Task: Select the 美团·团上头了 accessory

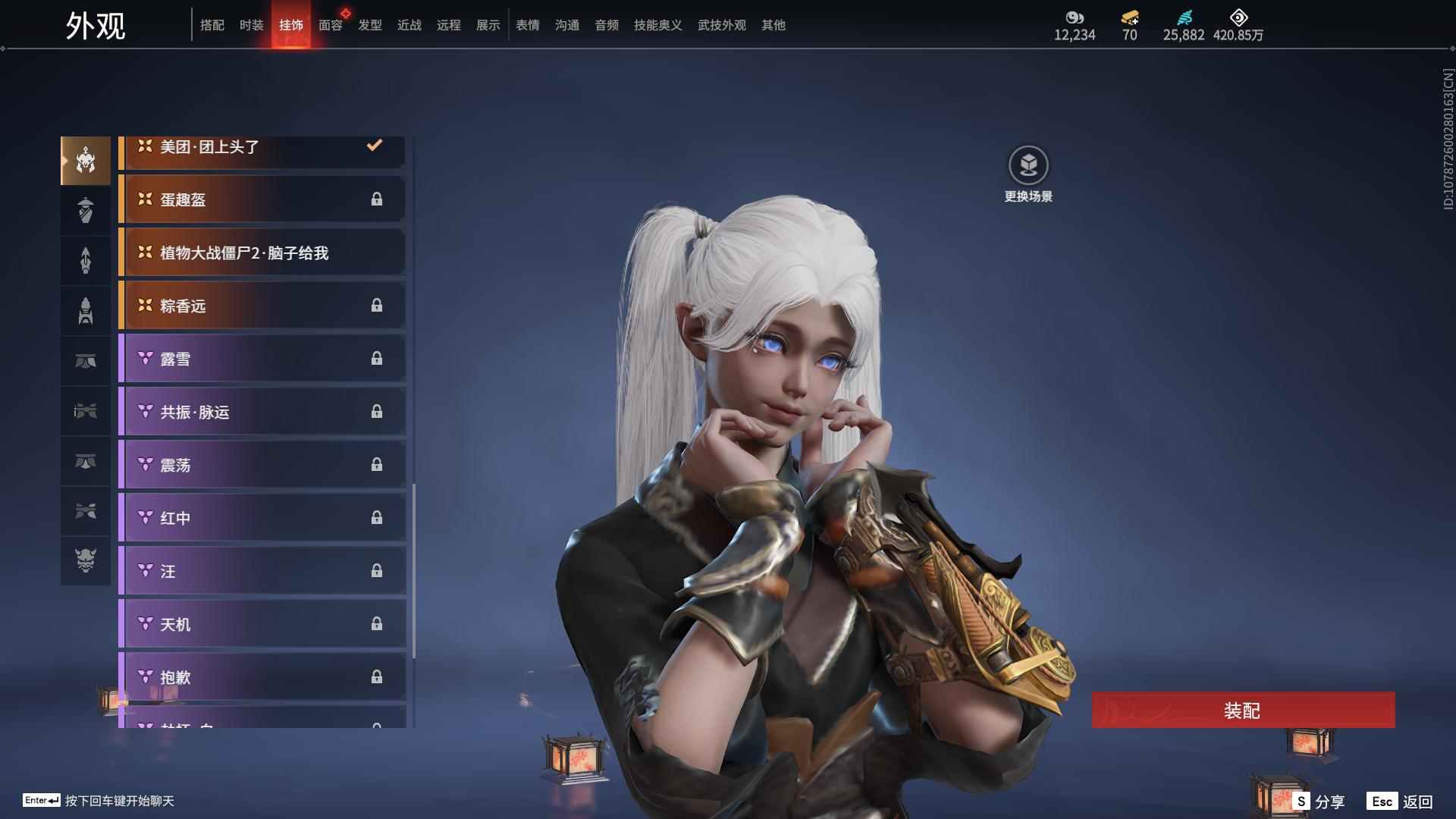Action: 262,149
